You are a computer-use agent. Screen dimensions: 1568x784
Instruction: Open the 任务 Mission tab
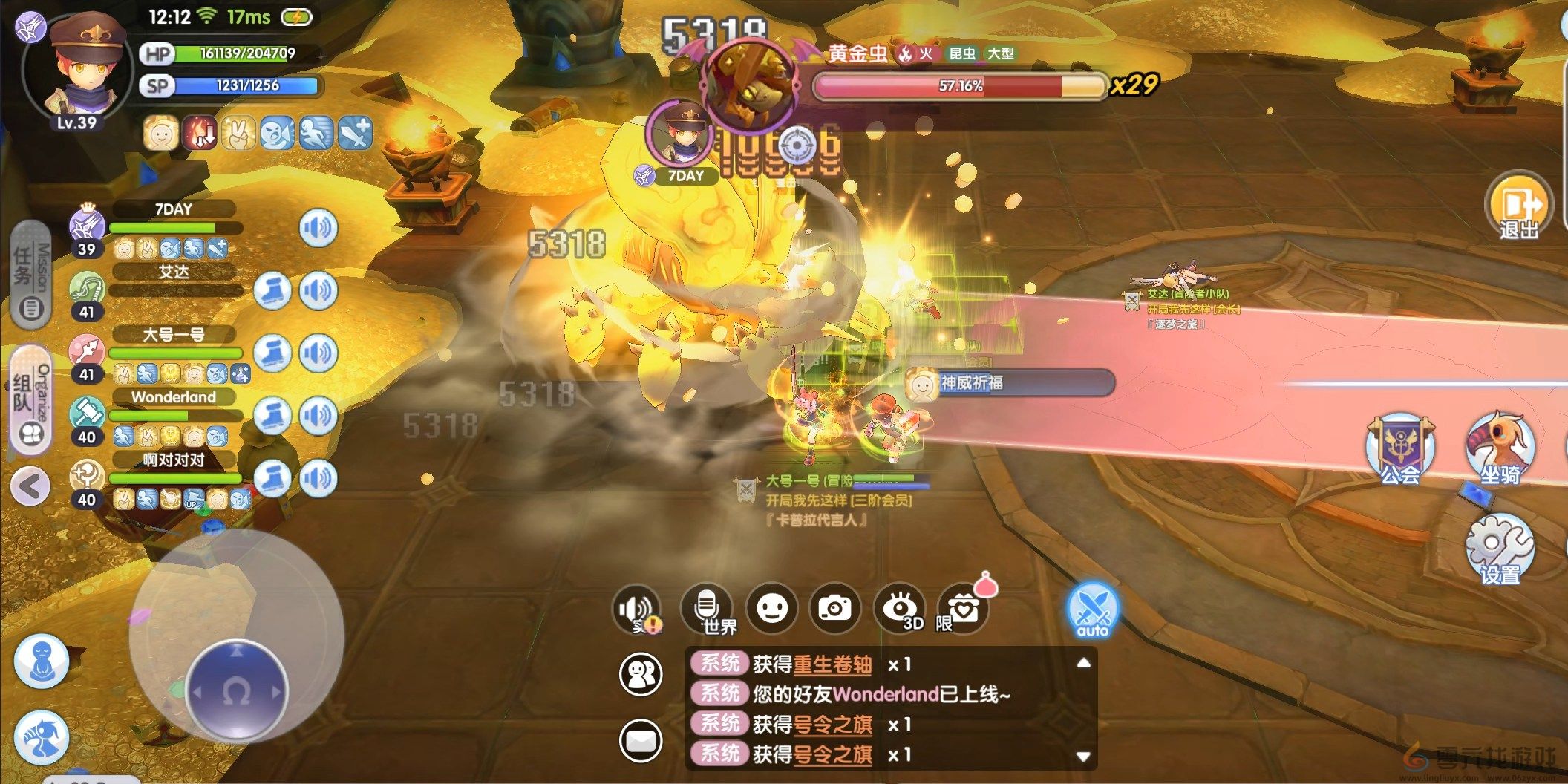click(31, 275)
